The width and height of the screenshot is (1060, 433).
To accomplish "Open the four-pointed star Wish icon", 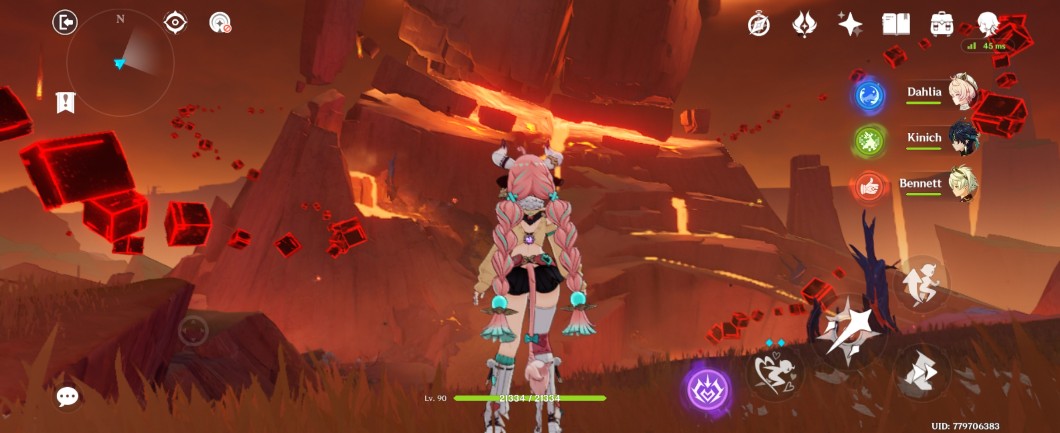I will [849, 25].
